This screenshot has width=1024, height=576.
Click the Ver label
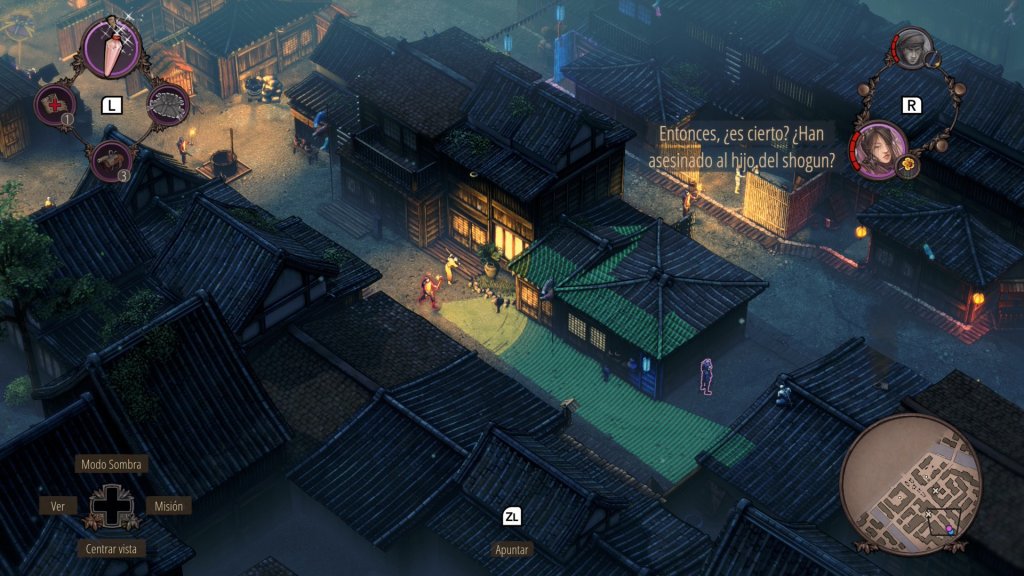pos(58,506)
